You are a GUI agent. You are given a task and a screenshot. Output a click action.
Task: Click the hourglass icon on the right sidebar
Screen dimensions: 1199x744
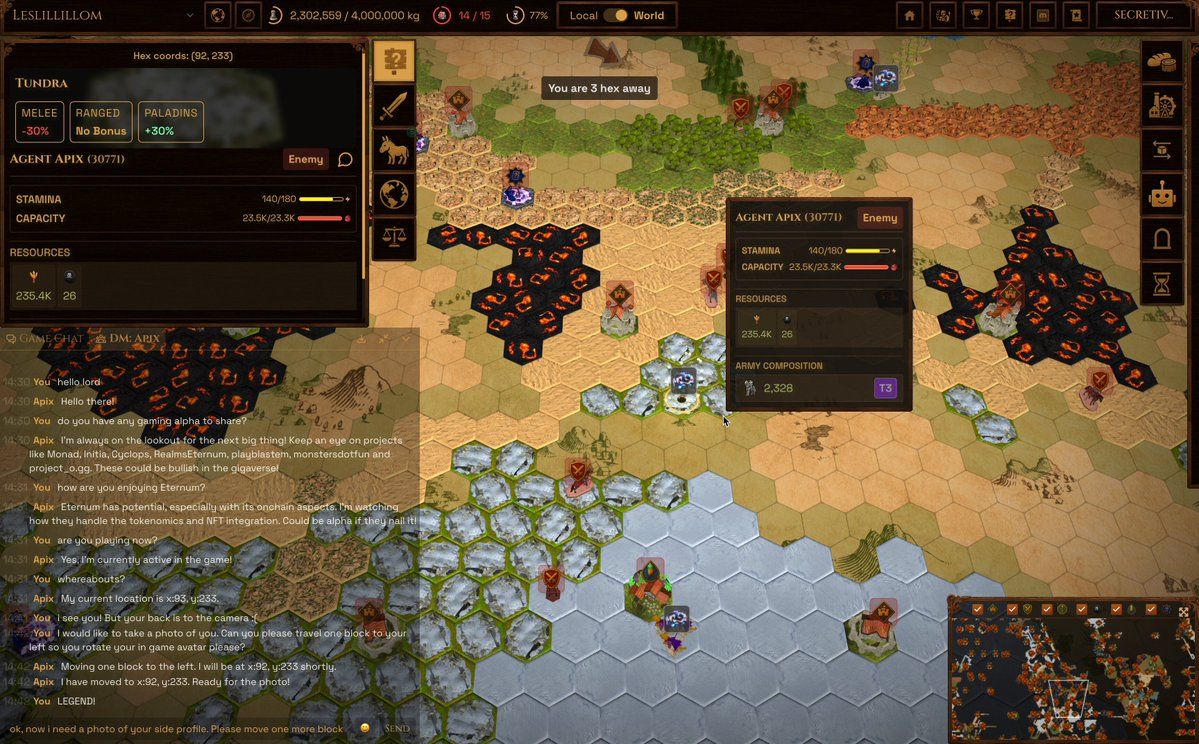click(1162, 284)
